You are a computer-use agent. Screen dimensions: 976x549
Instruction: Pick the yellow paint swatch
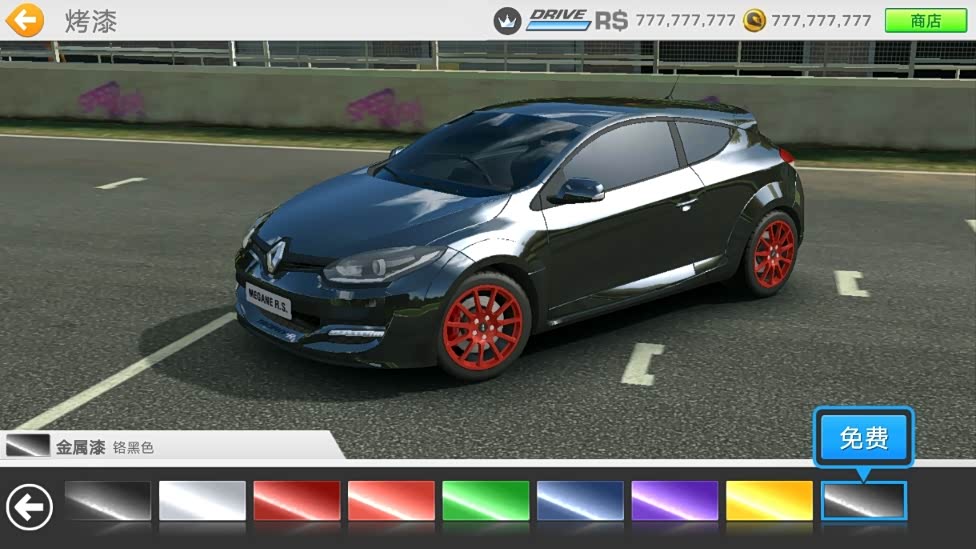pos(769,501)
